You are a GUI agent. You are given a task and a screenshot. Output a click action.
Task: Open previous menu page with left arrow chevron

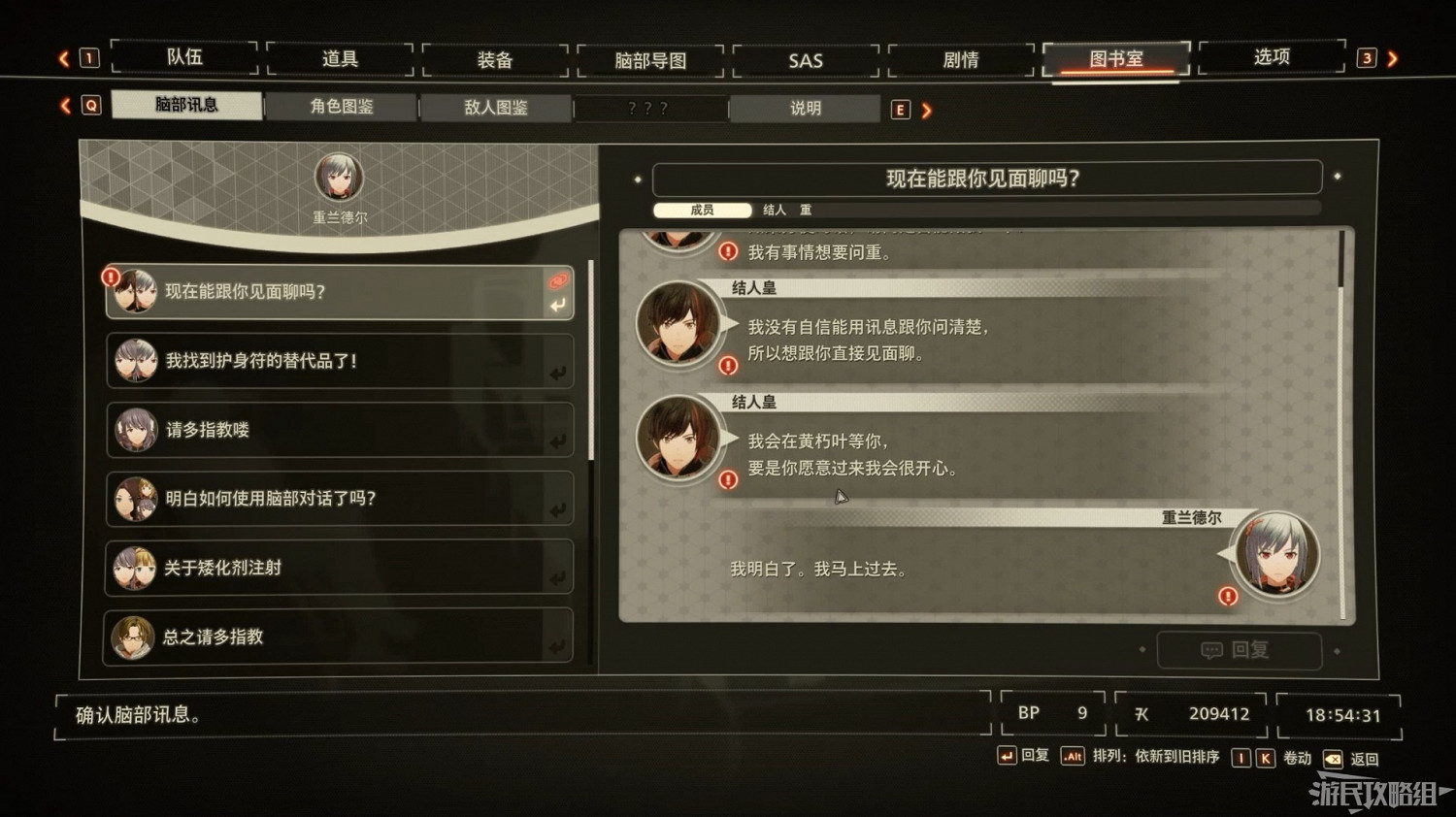(x=66, y=57)
